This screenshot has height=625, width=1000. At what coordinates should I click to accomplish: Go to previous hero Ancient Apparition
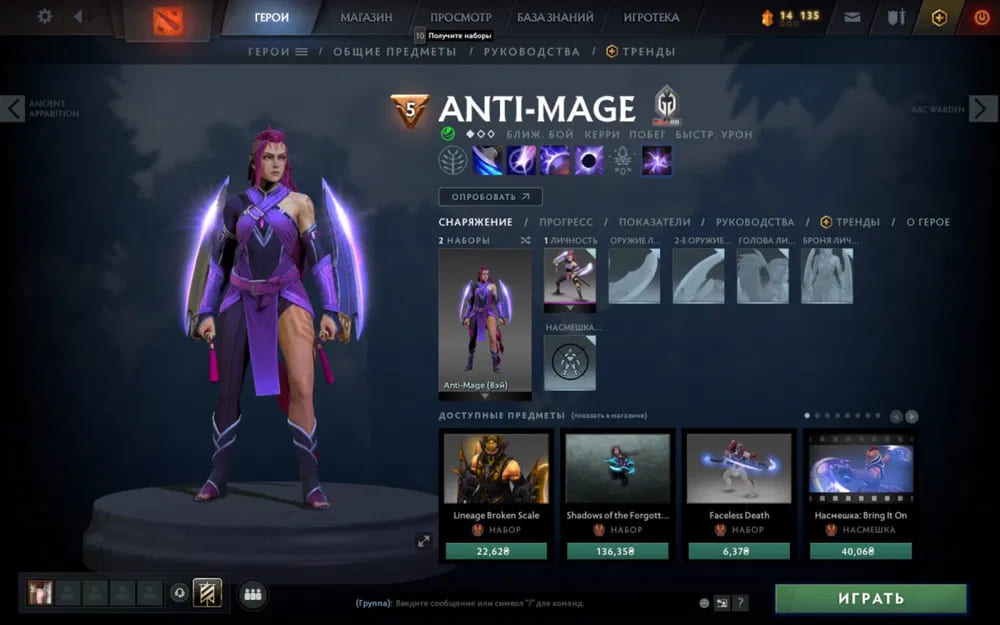[x=13, y=109]
